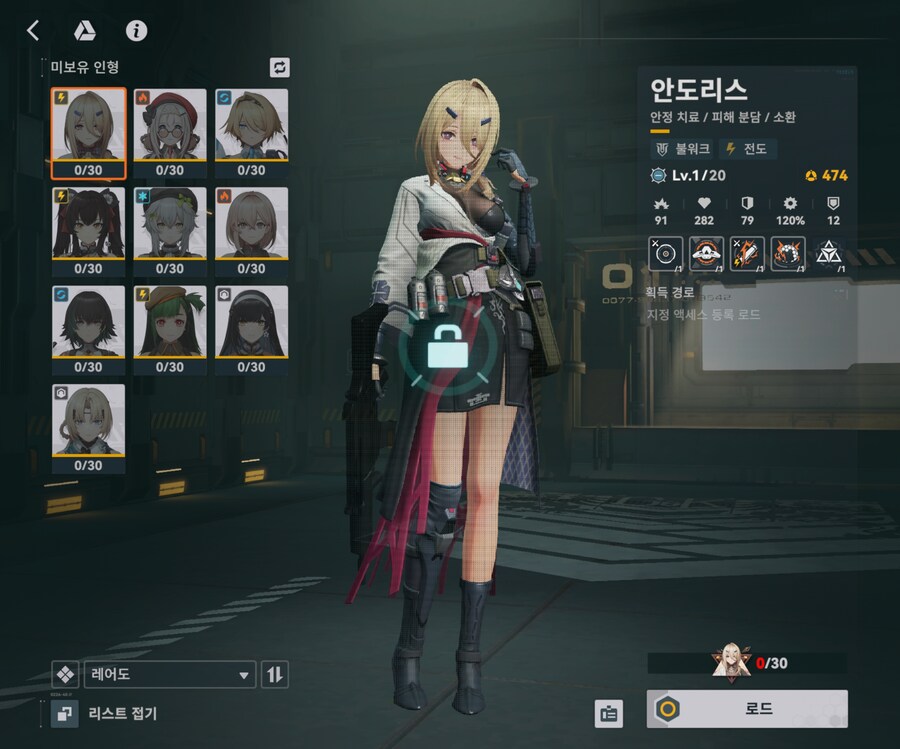Inspect the triangle-shaped skill icon
Viewport: 900px width, 749px height.
[829, 254]
